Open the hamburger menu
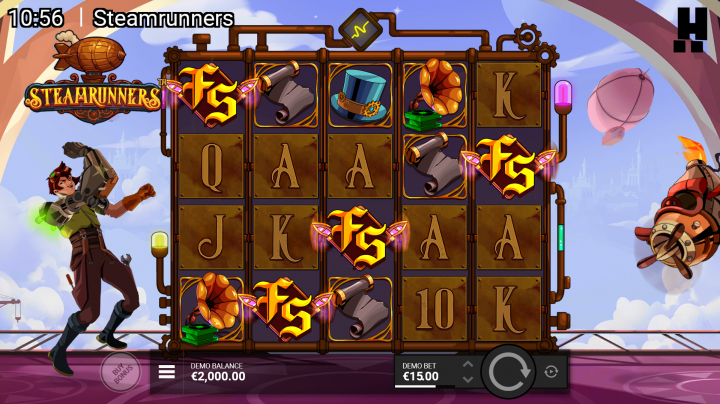The height and width of the screenshot is (404, 720). pyautogui.click(x=167, y=373)
